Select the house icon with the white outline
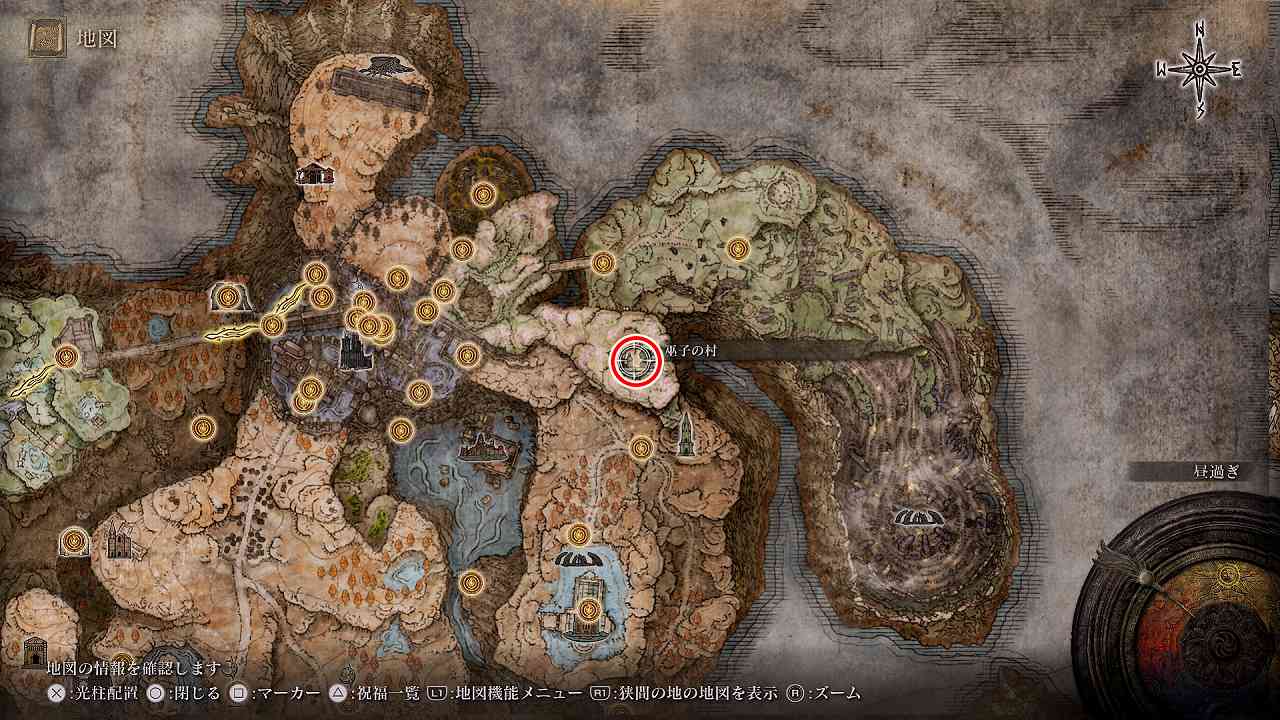 click(x=315, y=173)
